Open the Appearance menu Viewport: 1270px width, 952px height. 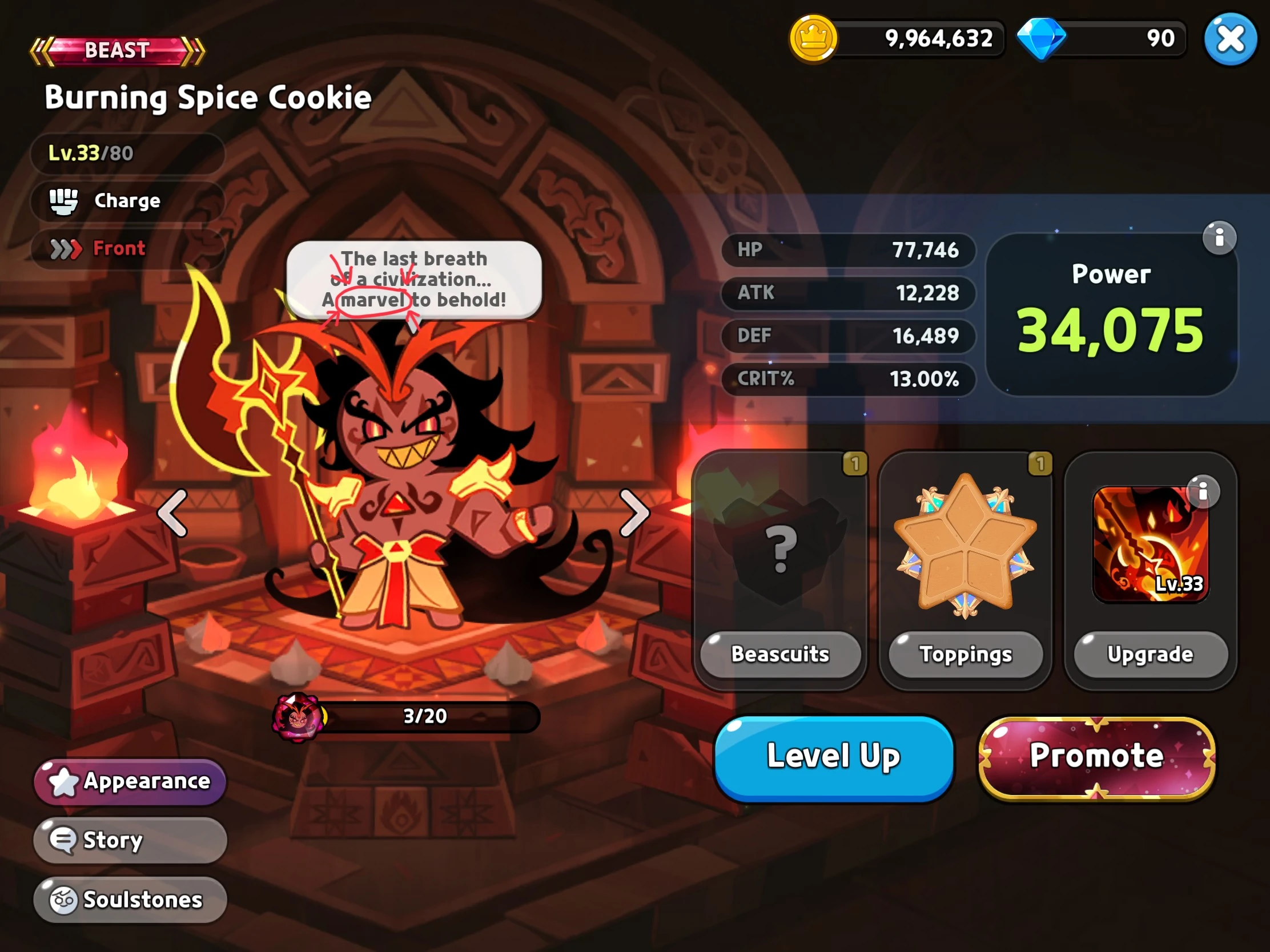pos(128,781)
